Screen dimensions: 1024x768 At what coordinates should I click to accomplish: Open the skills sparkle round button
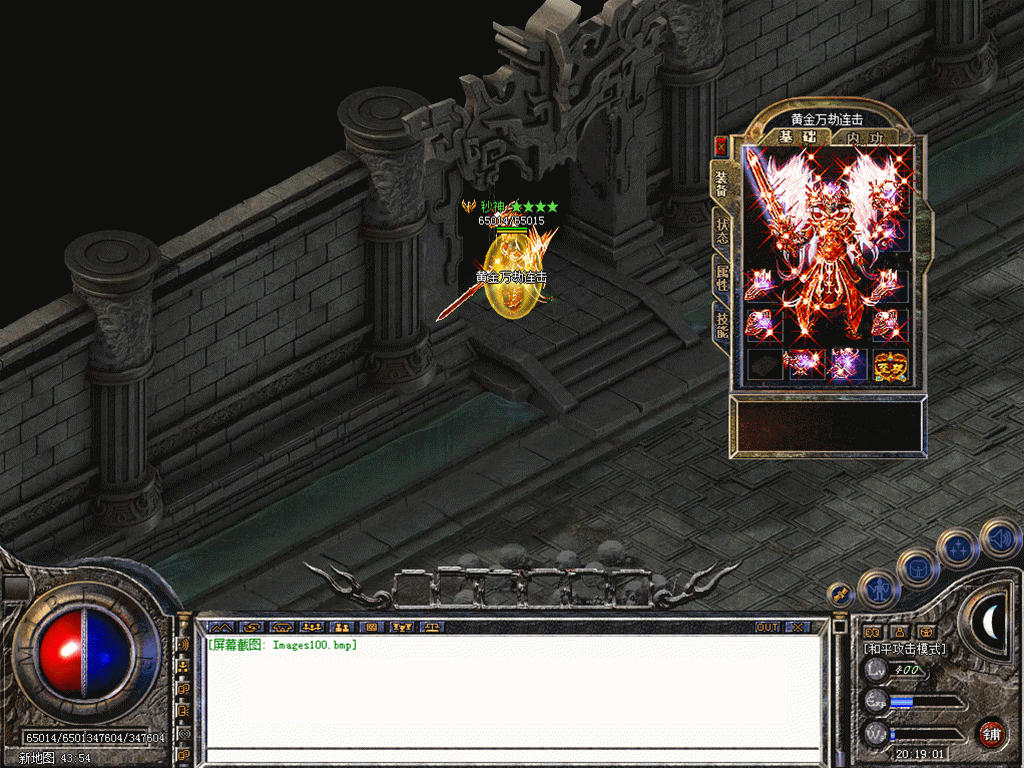958,548
